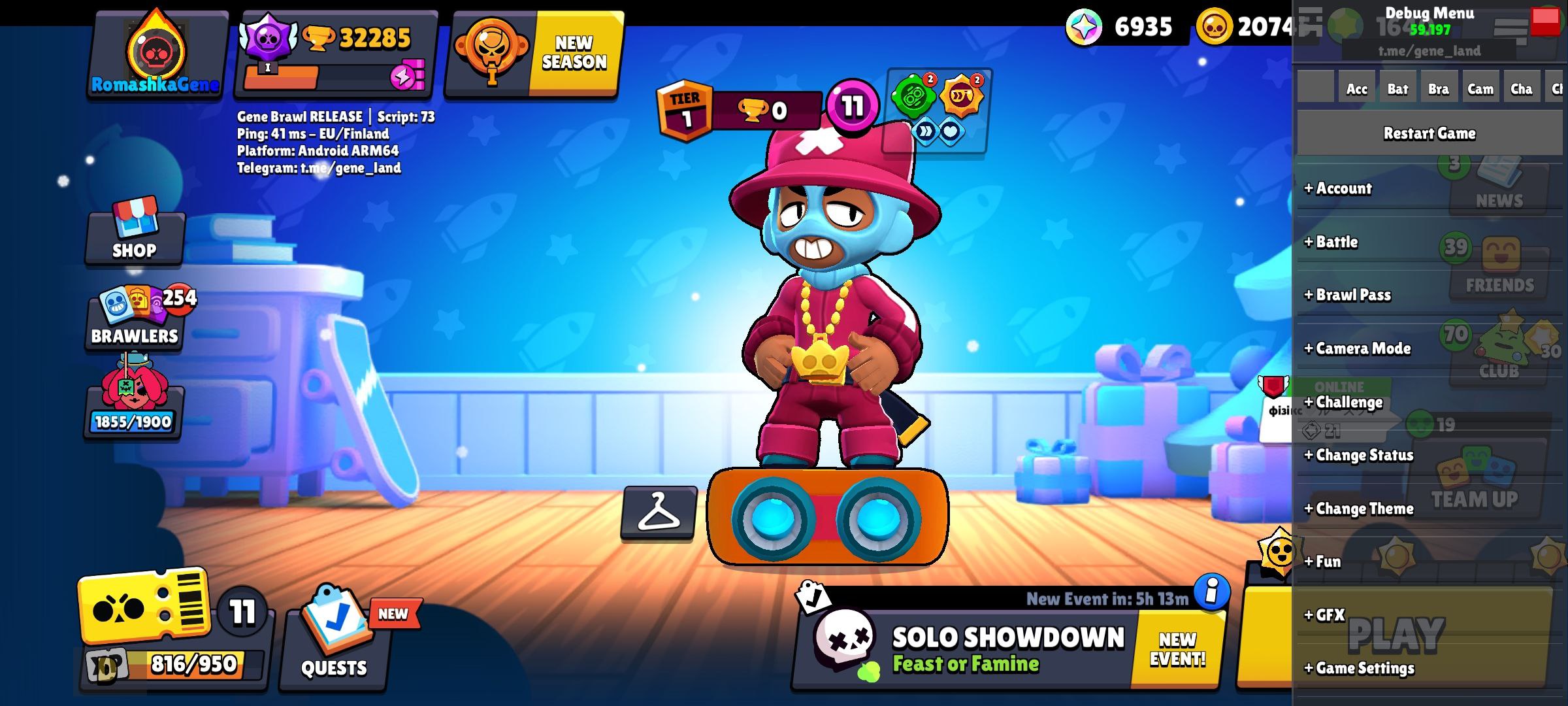Switch to the Acc tab in Debug Menu
The image size is (1568, 706).
(1356, 88)
